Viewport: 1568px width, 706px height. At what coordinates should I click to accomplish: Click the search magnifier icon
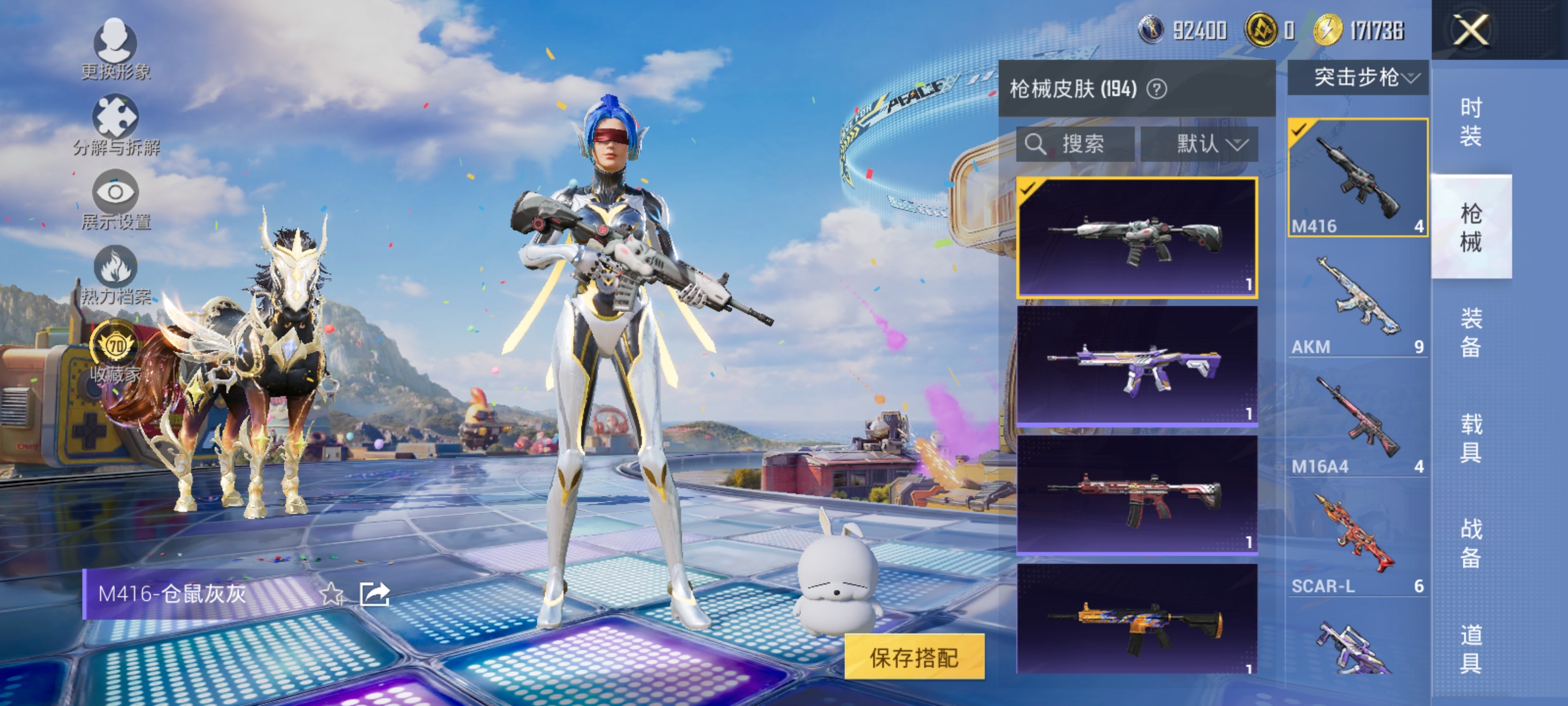pos(1036,144)
